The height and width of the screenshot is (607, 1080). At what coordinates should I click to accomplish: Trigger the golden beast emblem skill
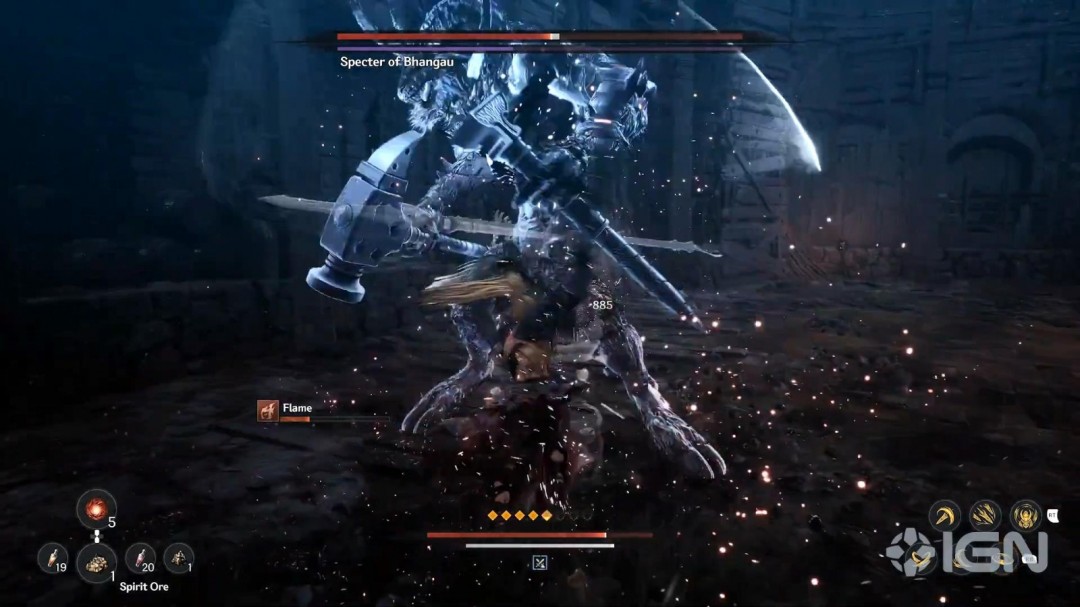1025,516
